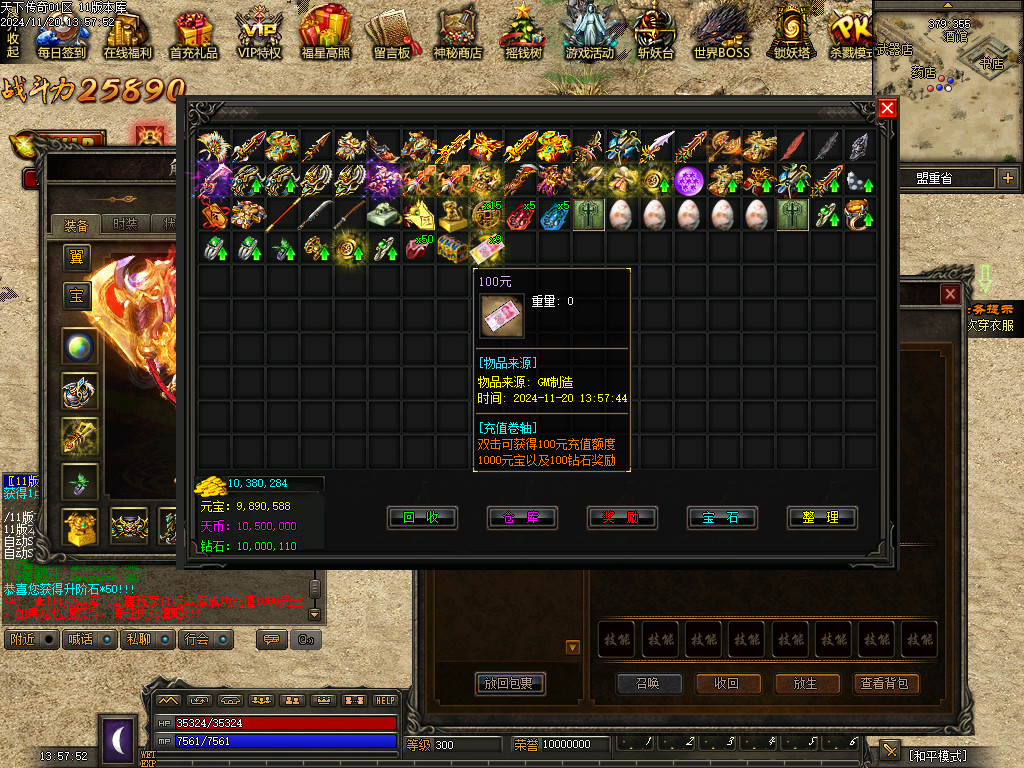Close the pet panel window
The width and height of the screenshot is (1024, 768).
pyautogui.click(x=950, y=294)
